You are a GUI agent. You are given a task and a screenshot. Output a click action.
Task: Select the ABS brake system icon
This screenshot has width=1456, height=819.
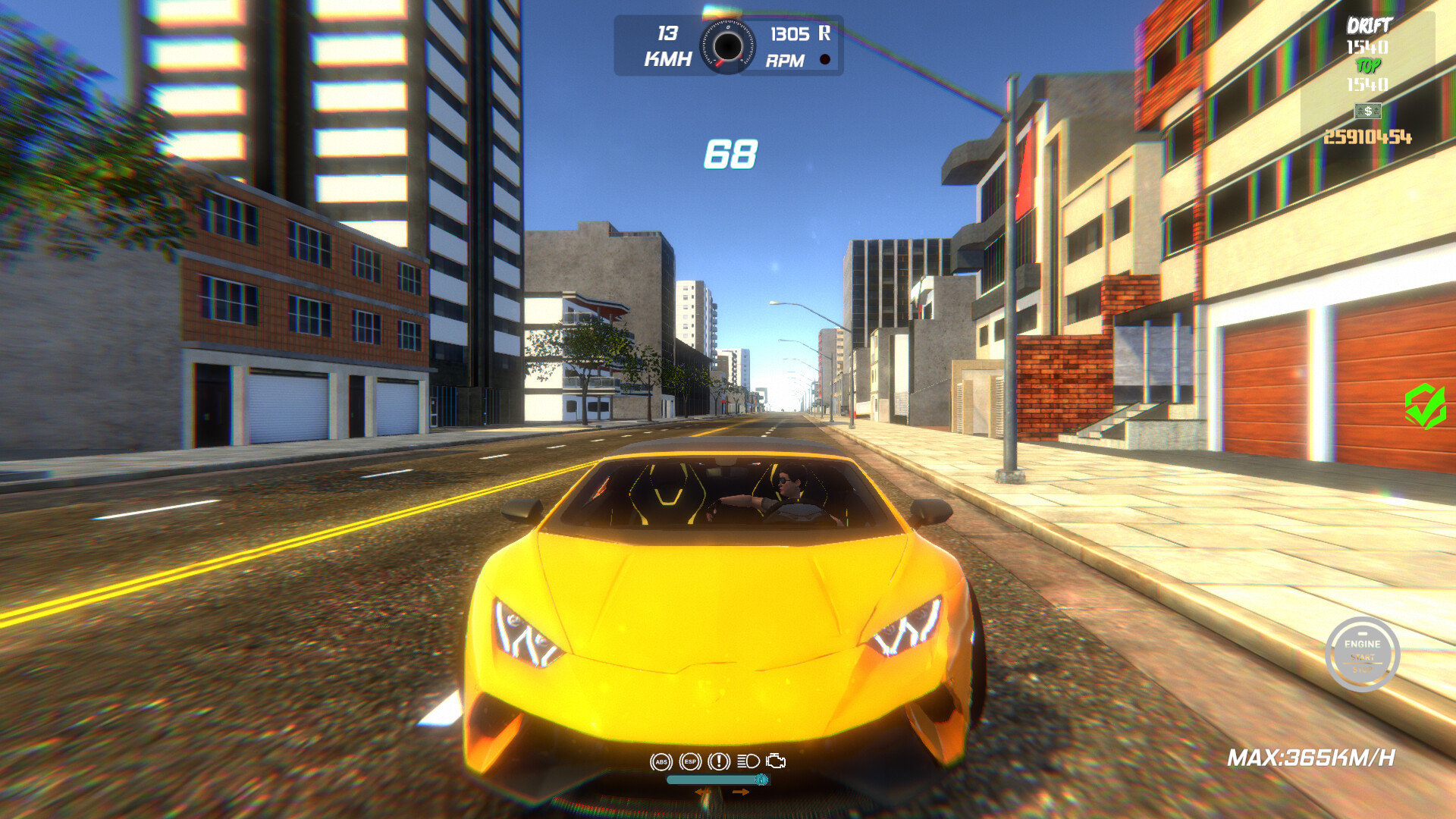click(x=661, y=761)
